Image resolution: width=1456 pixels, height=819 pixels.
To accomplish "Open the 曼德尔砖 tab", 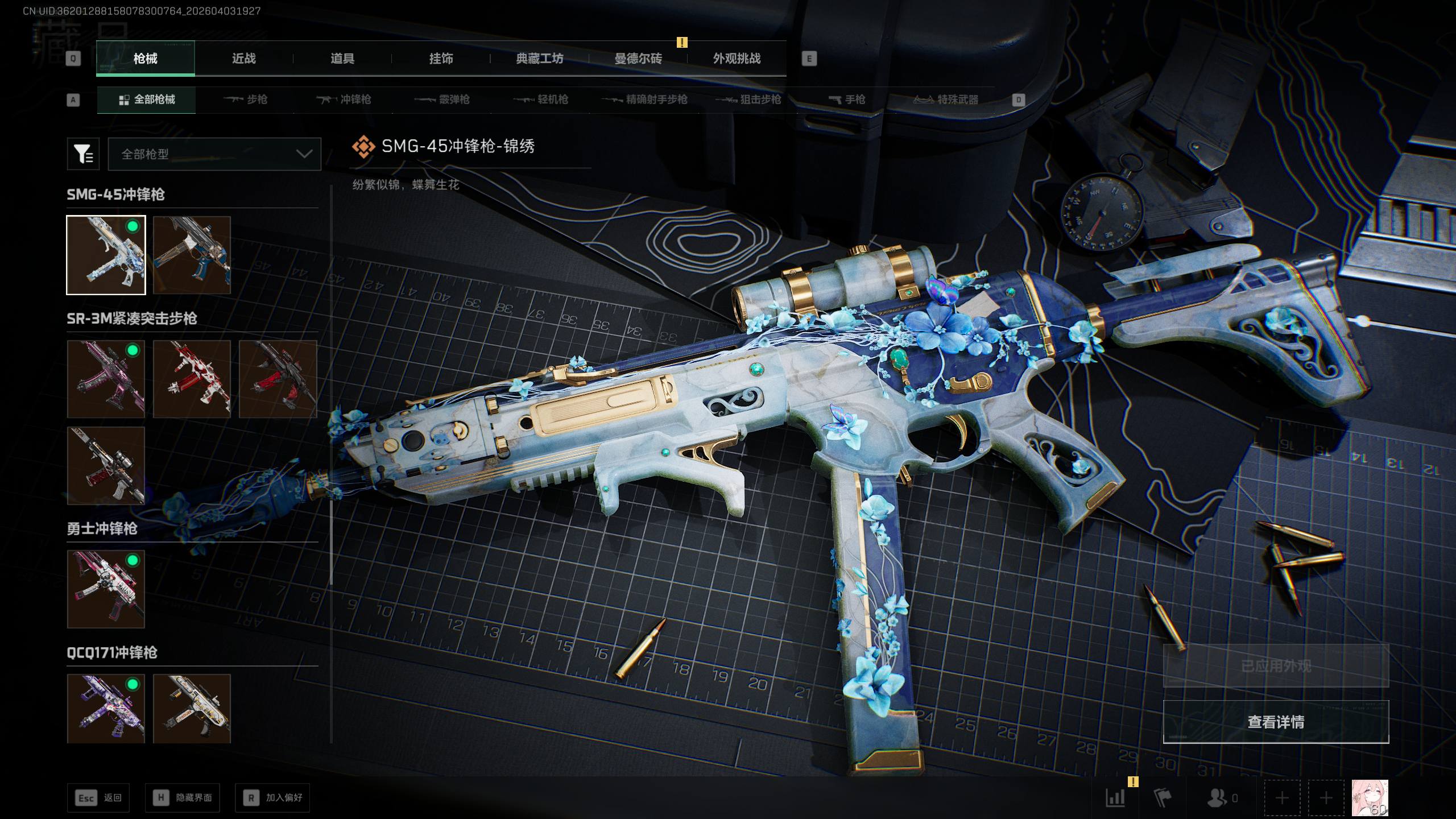I will [638, 59].
